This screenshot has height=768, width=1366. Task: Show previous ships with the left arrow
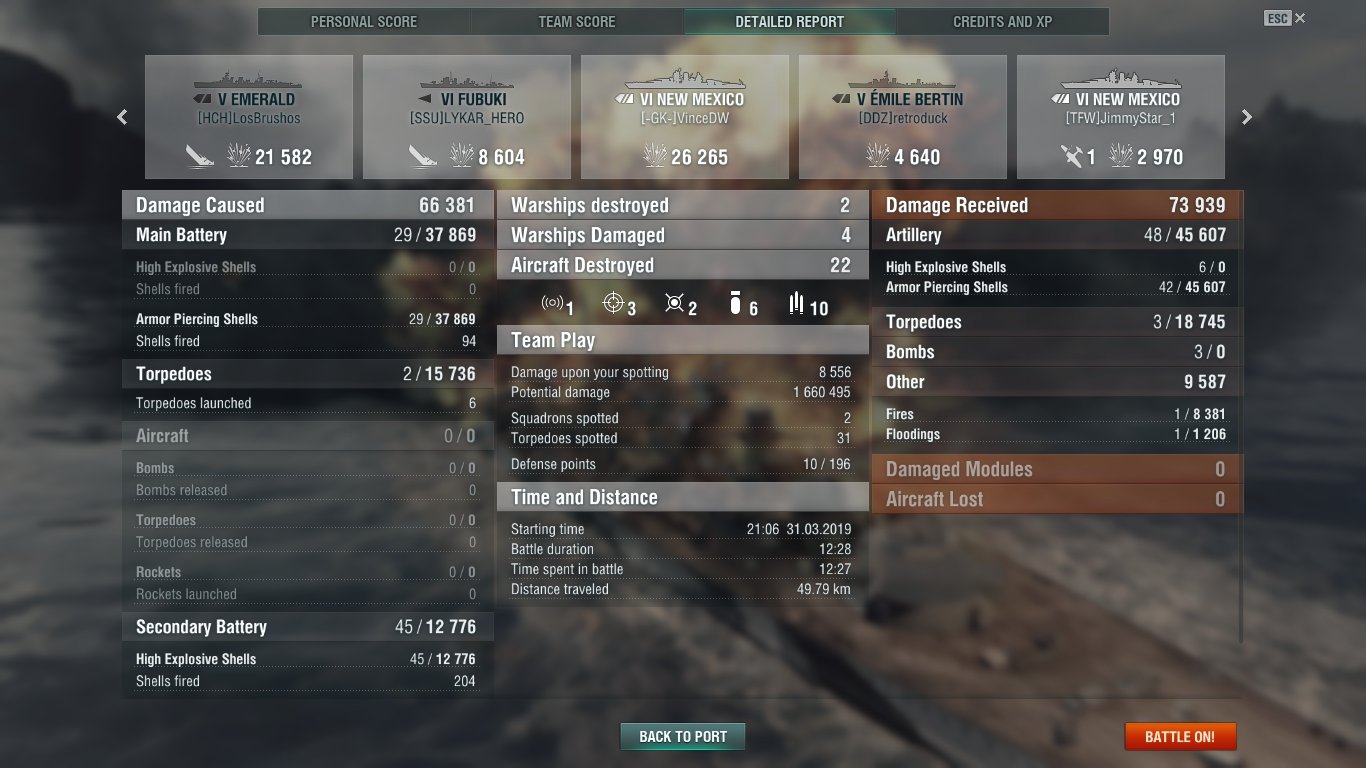(122, 117)
